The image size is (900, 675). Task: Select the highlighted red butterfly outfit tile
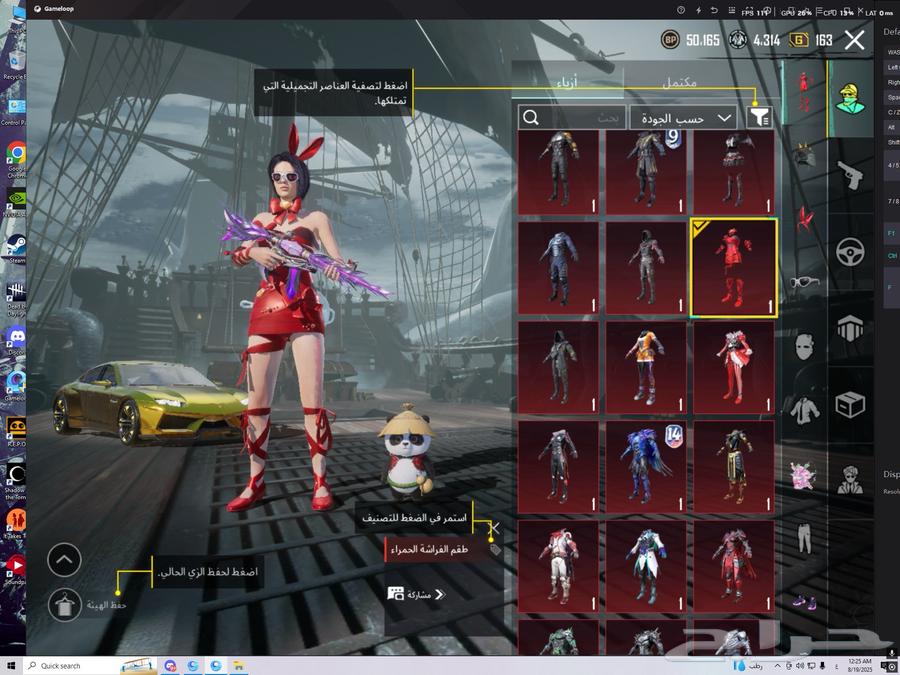733,268
